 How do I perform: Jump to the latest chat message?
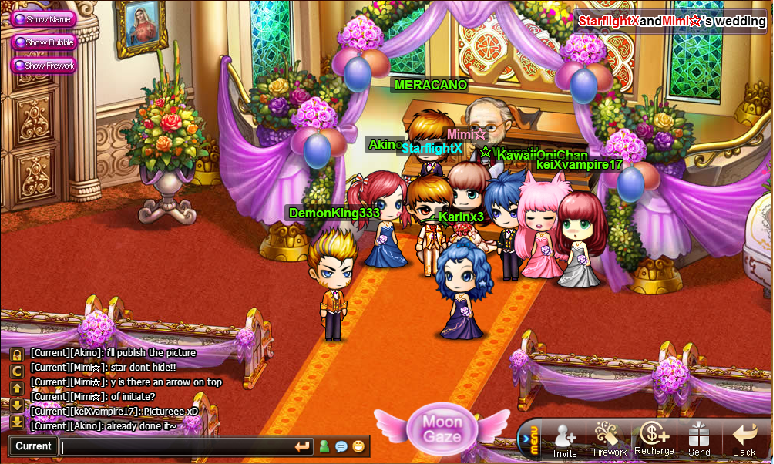coord(16,421)
